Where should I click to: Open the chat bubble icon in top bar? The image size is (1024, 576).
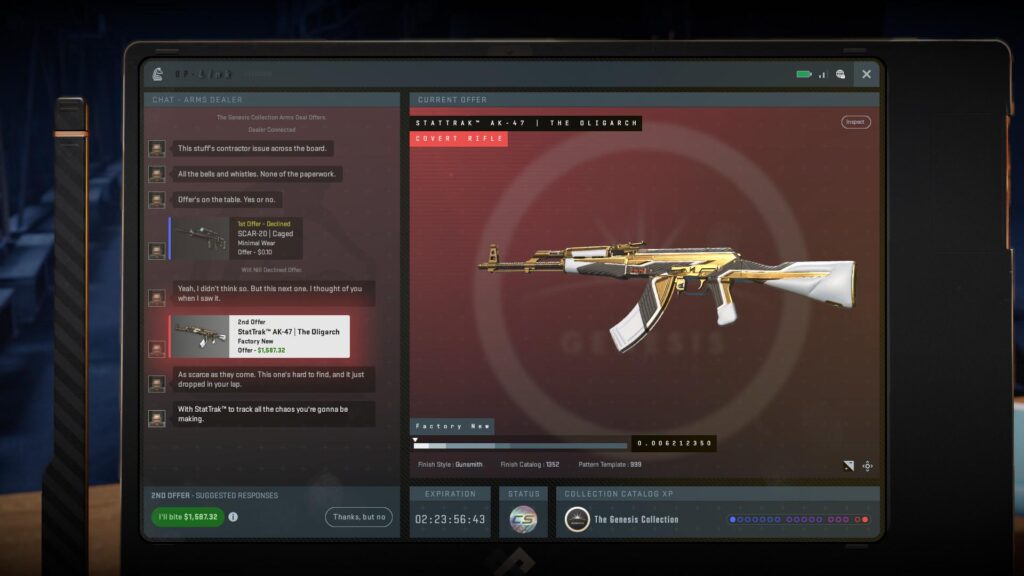click(x=840, y=74)
